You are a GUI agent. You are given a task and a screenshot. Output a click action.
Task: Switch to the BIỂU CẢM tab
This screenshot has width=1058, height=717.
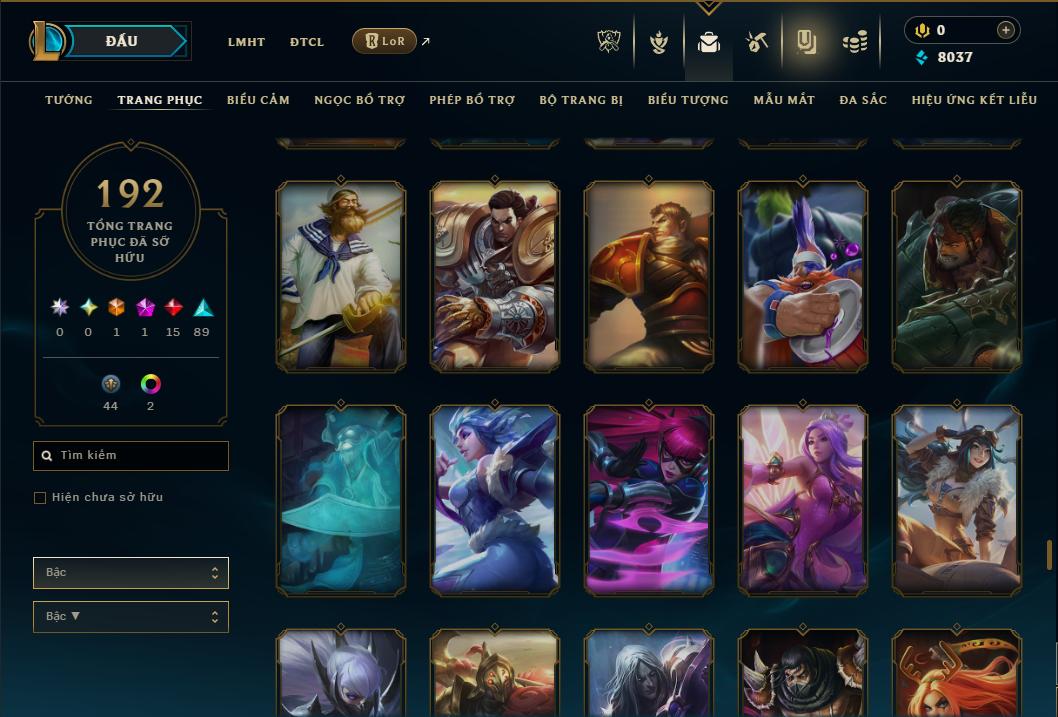pyautogui.click(x=258, y=100)
